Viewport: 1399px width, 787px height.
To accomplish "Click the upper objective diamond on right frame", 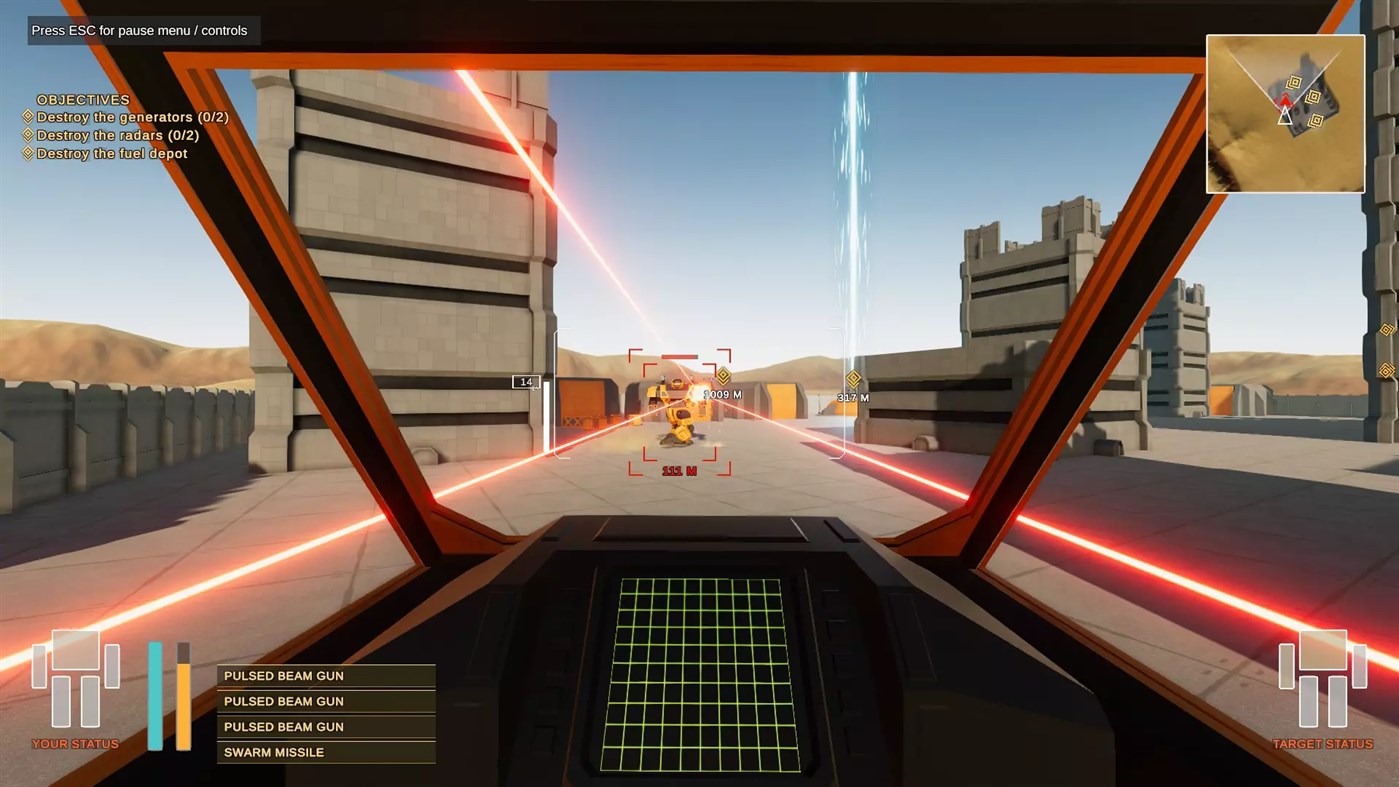I will tap(1387, 329).
